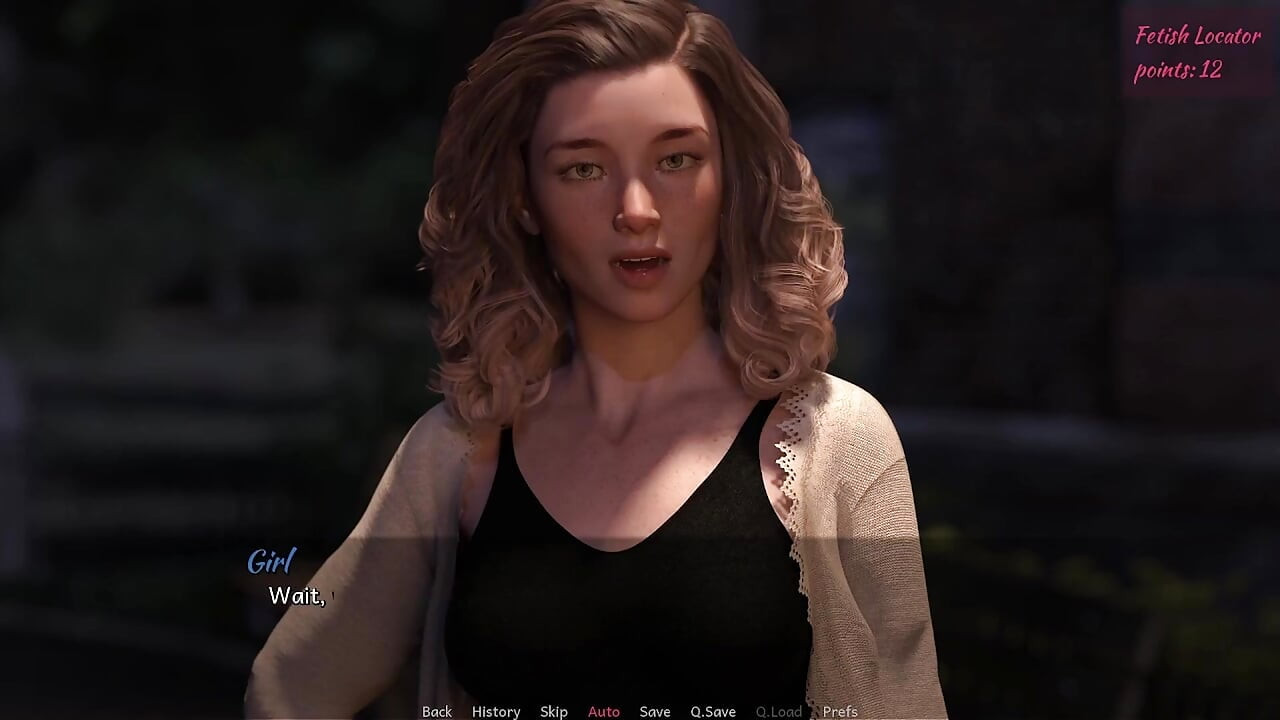Screen dimensions: 1280x720
Task: Activate Skip to fast-forward dialogue
Action: click(x=554, y=711)
